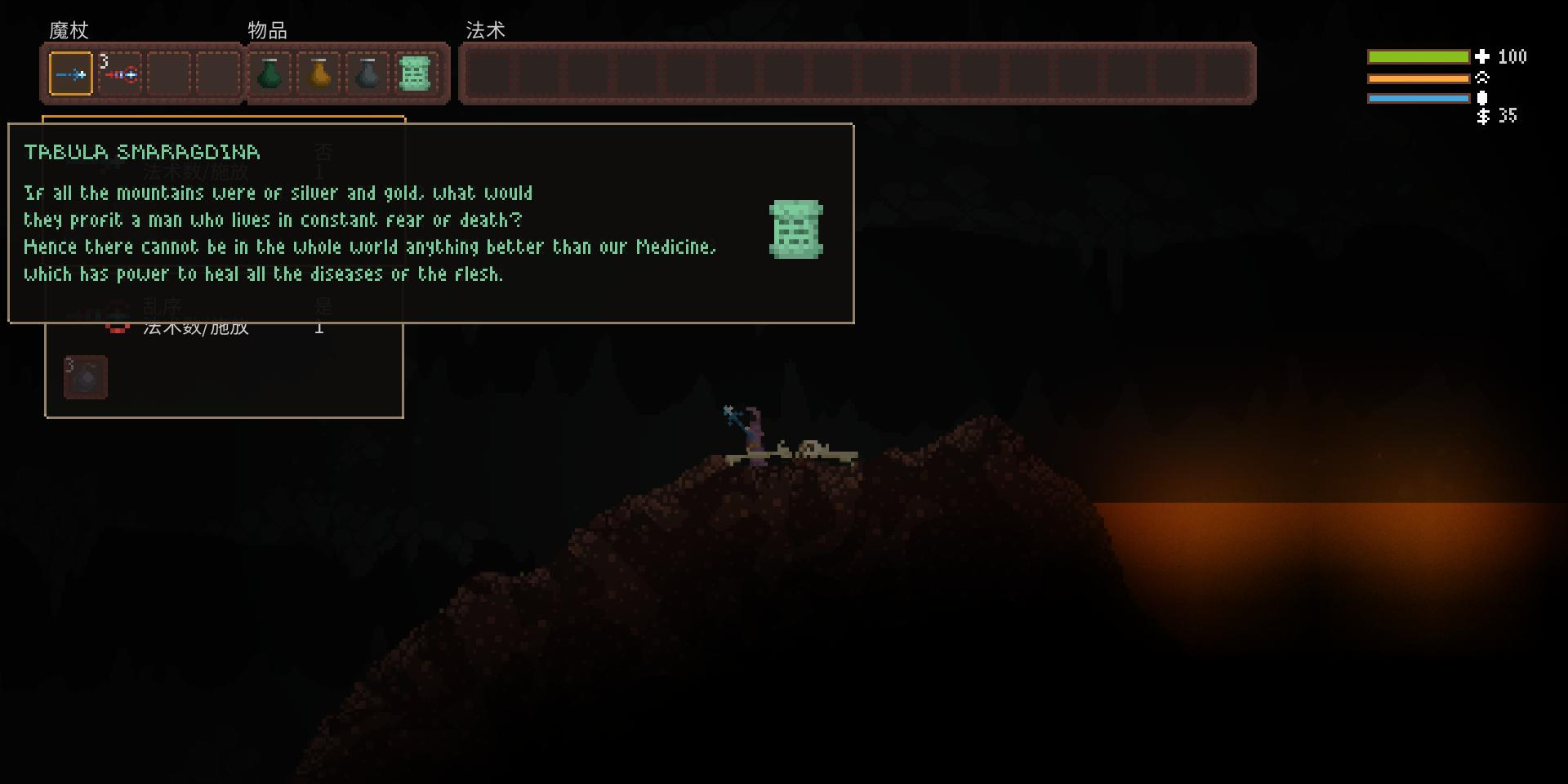Image resolution: width=1568 pixels, height=784 pixels.
Task: Select the dark grey potion flask slot
Action: point(368,74)
